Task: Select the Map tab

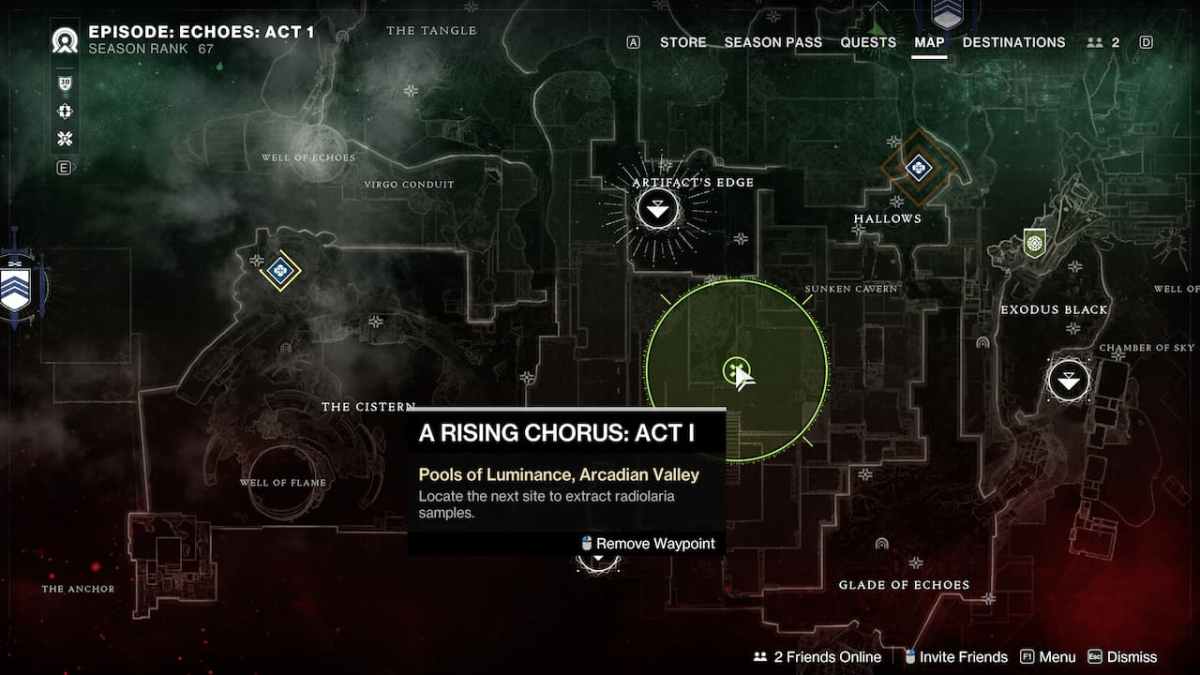Action: (929, 42)
